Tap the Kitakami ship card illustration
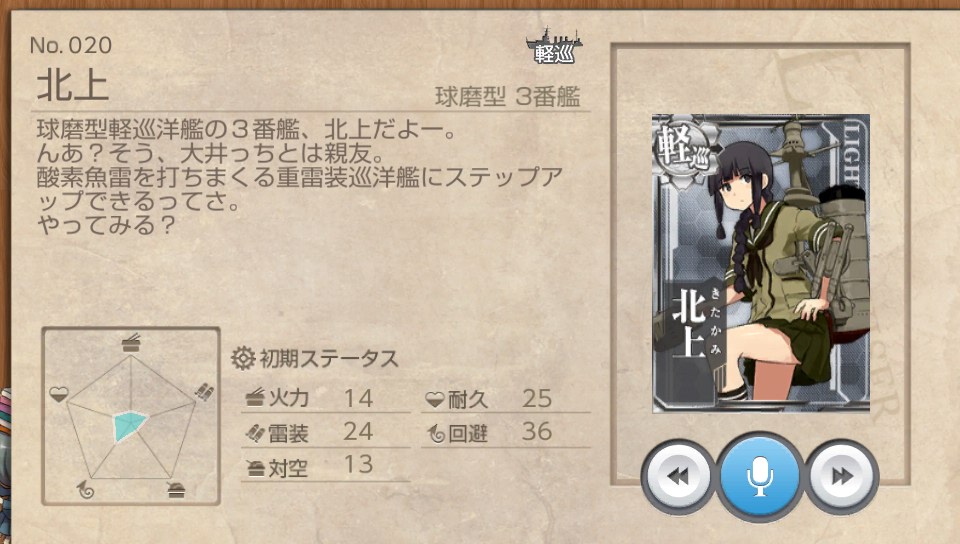 760,263
